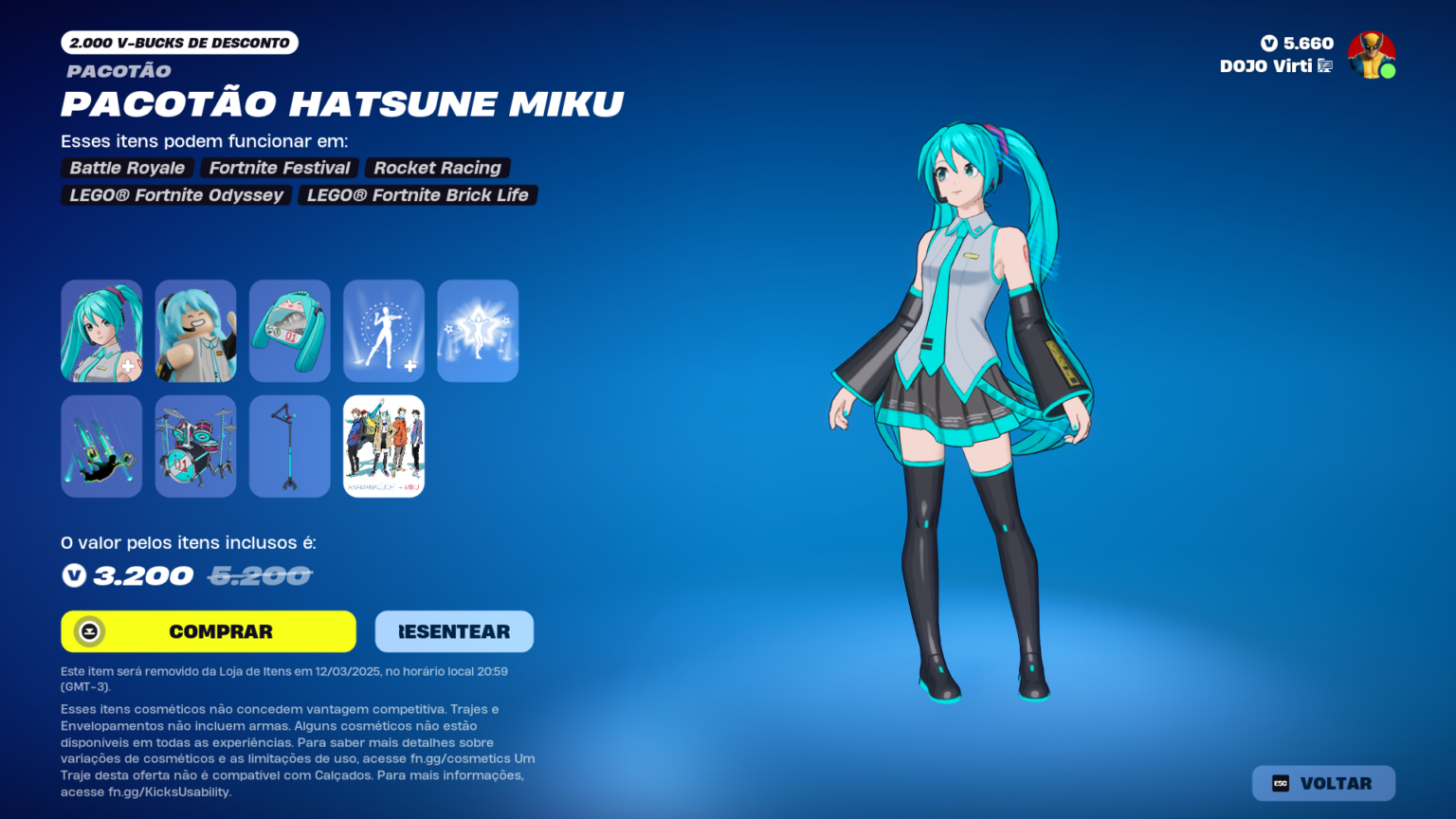Viewport: 1456px width, 819px height.
Task: Click the DOJO Virti party name
Action: (x=1266, y=66)
